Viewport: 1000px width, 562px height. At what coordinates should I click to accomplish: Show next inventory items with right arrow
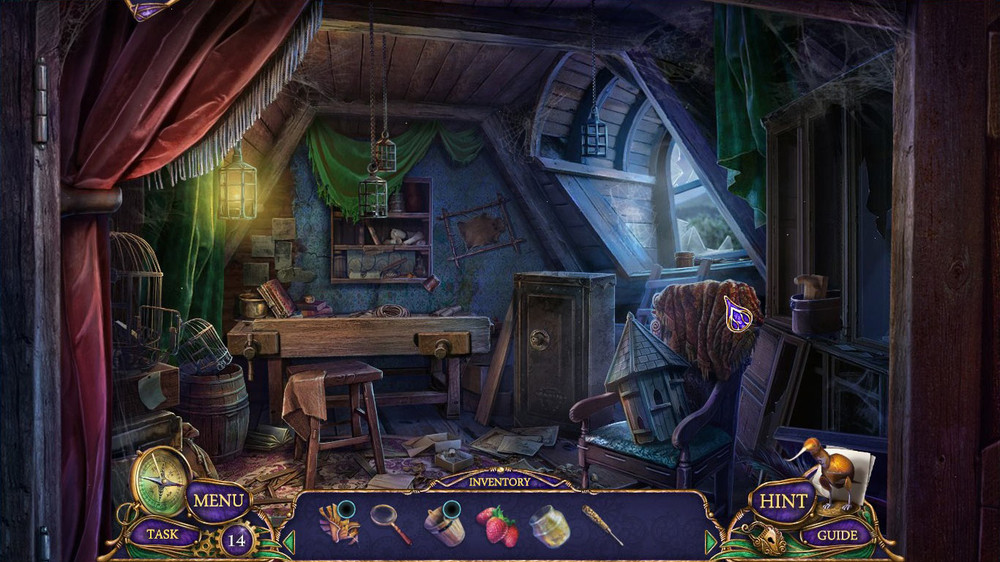tap(711, 542)
